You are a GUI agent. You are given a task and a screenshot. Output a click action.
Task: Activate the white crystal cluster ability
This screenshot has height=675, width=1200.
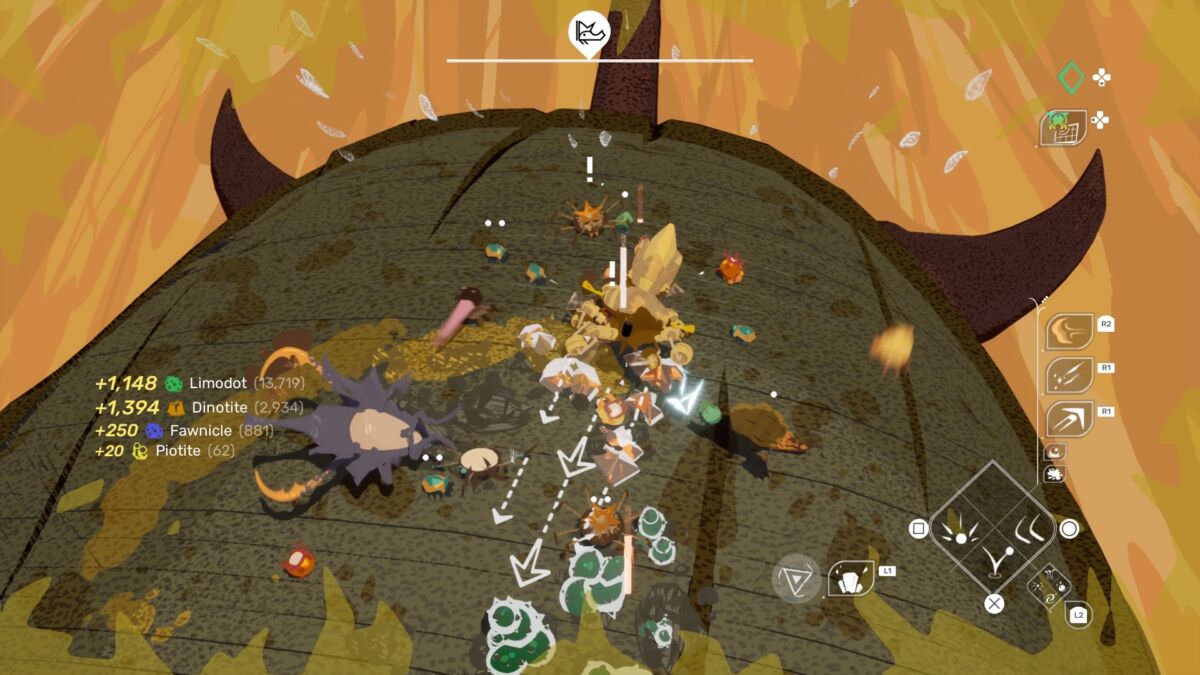point(850,579)
